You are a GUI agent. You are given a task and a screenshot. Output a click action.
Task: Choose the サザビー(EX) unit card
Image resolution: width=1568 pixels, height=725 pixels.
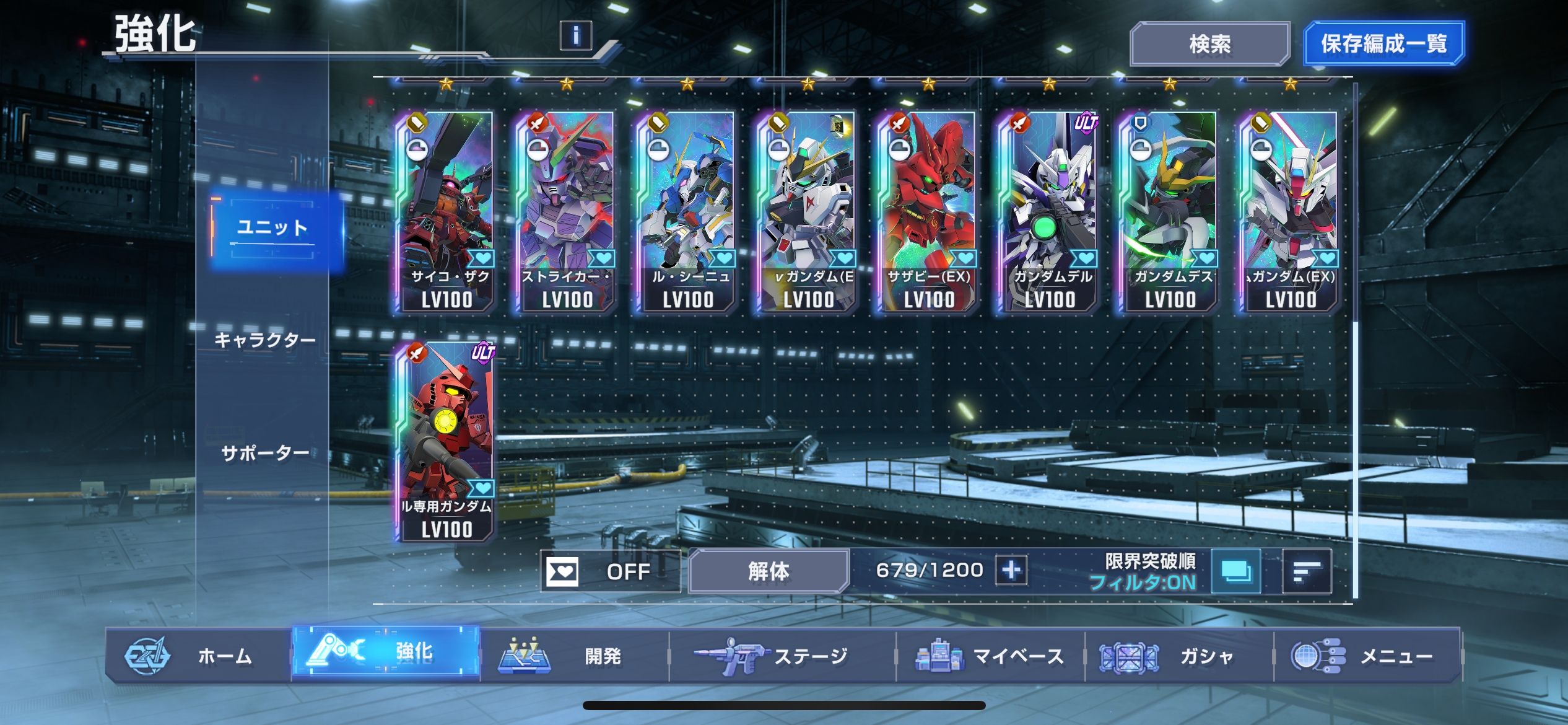click(x=928, y=211)
